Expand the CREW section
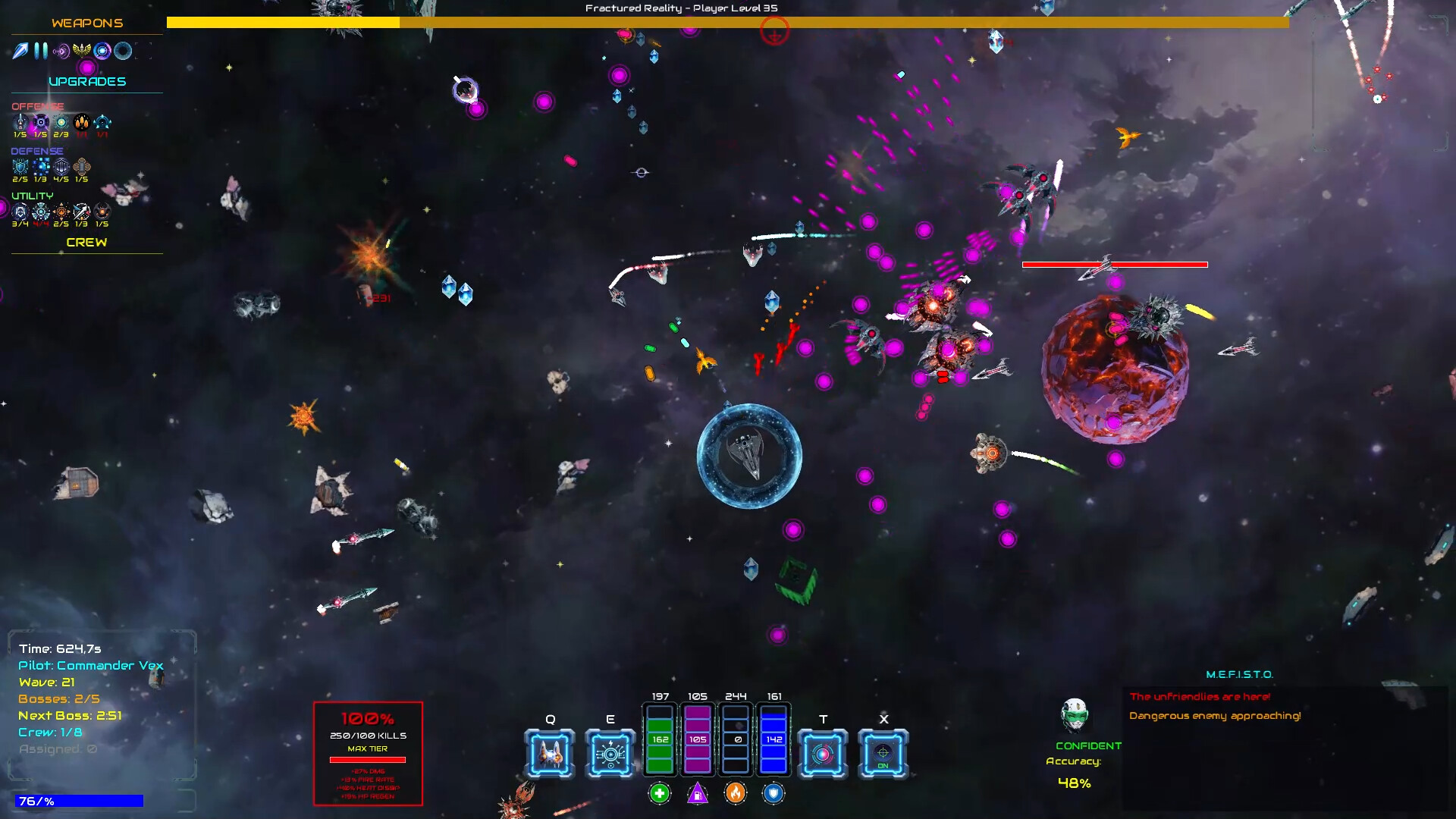 [86, 243]
